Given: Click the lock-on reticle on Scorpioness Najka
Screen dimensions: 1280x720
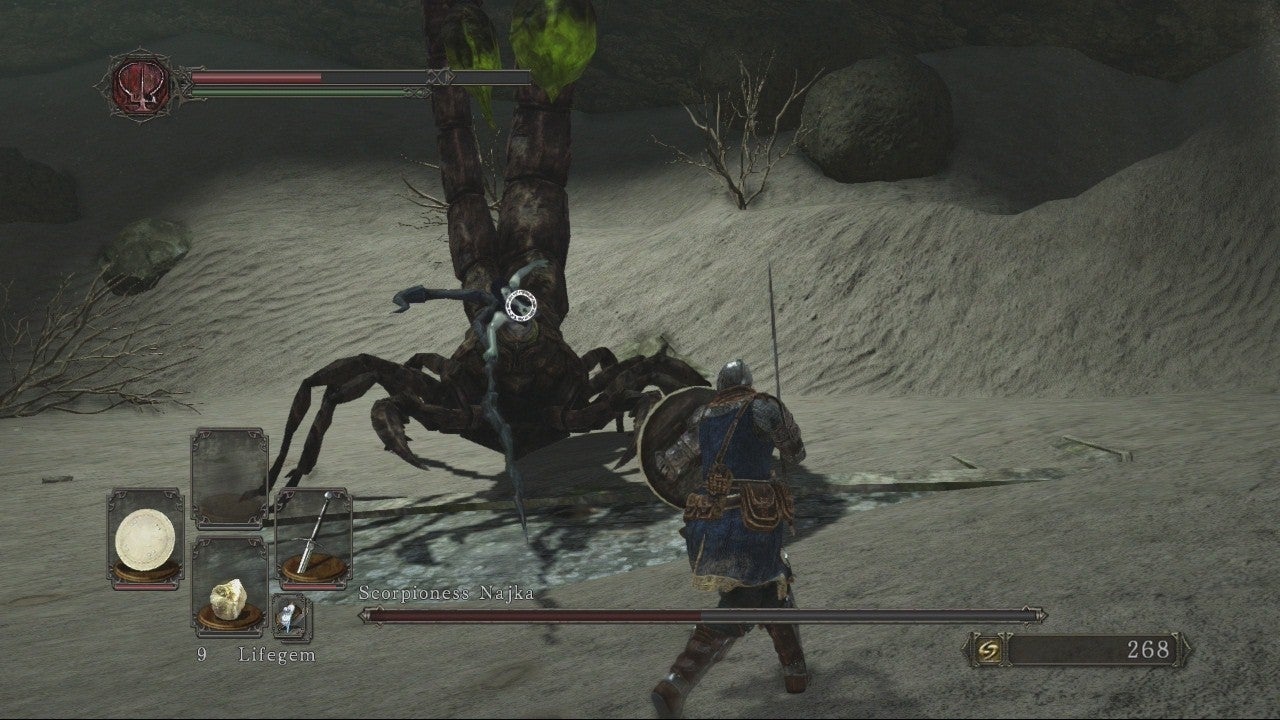Looking at the screenshot, I should coord(520,303).
